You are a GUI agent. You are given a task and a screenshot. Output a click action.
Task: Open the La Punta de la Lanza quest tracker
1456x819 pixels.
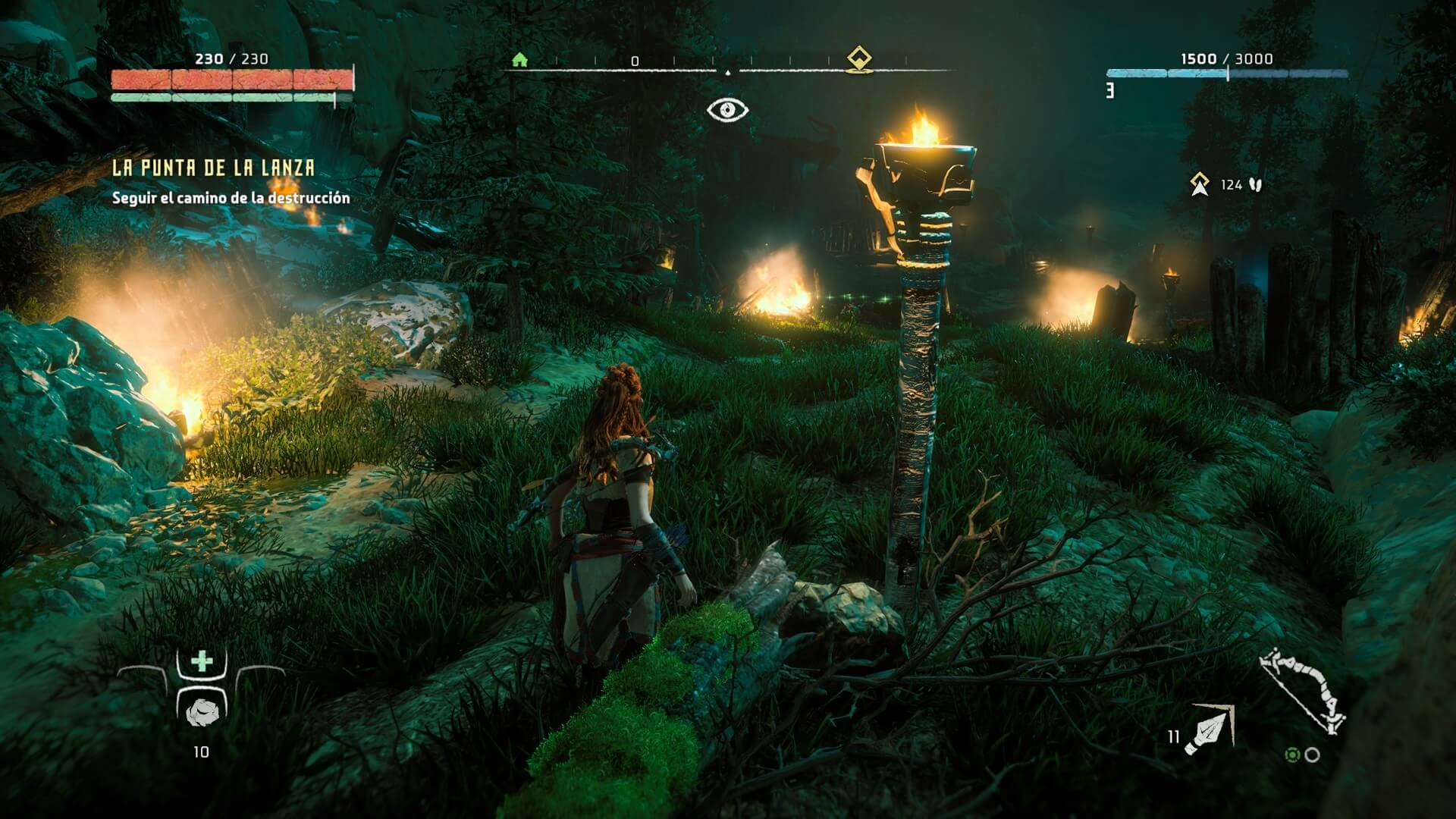[x=213, y=168]
